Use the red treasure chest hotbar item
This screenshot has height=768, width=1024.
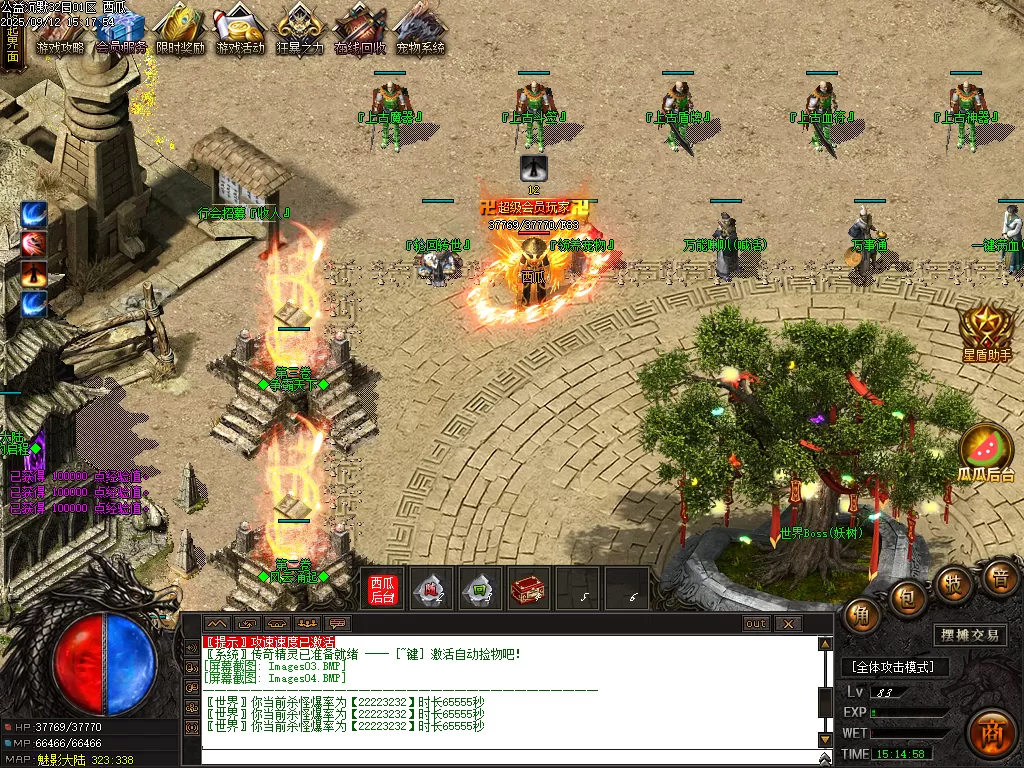528,589
